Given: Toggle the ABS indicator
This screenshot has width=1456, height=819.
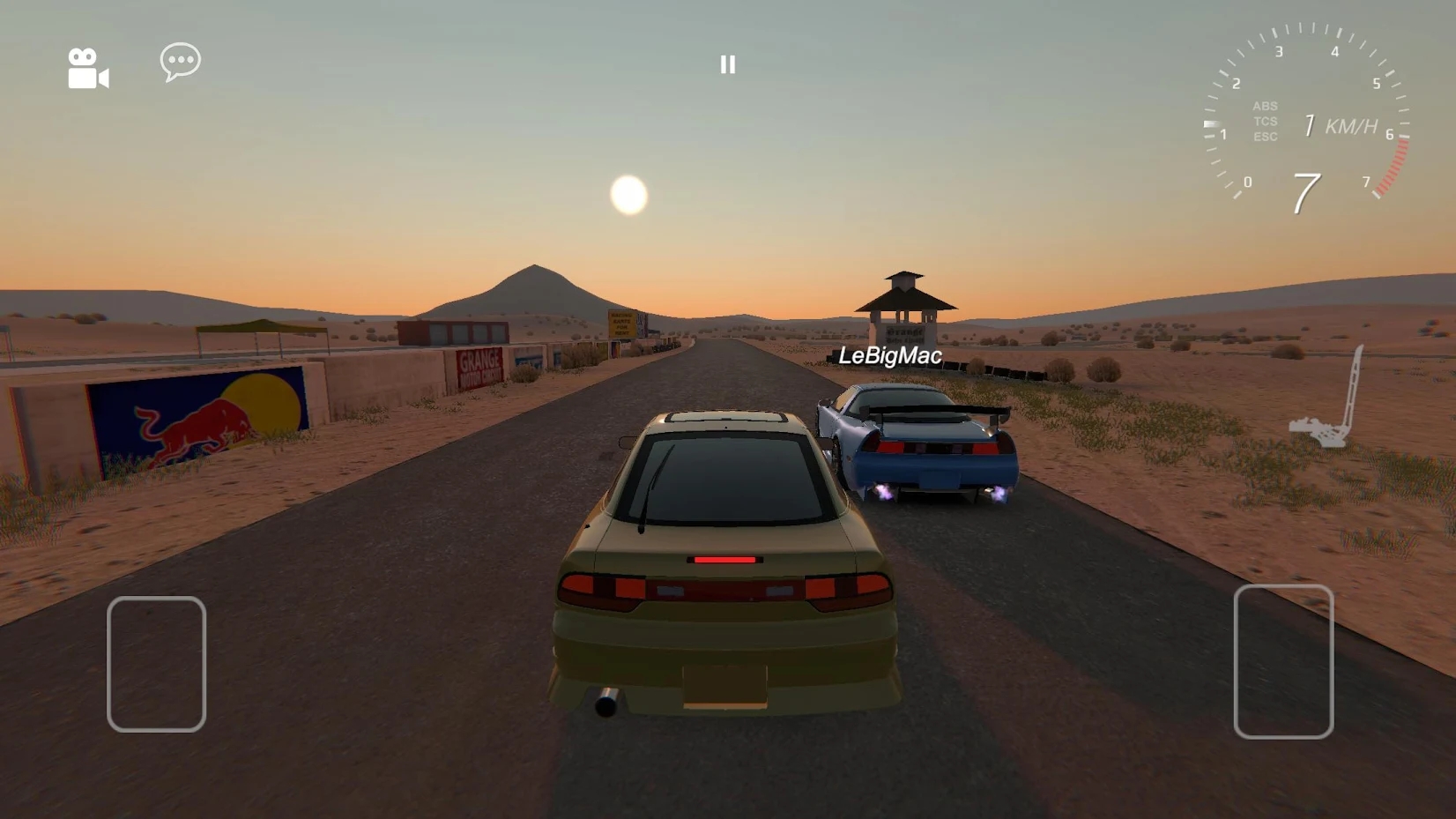Looking at the screenshot, I should pyautogui.click(x=1264, y=105).
